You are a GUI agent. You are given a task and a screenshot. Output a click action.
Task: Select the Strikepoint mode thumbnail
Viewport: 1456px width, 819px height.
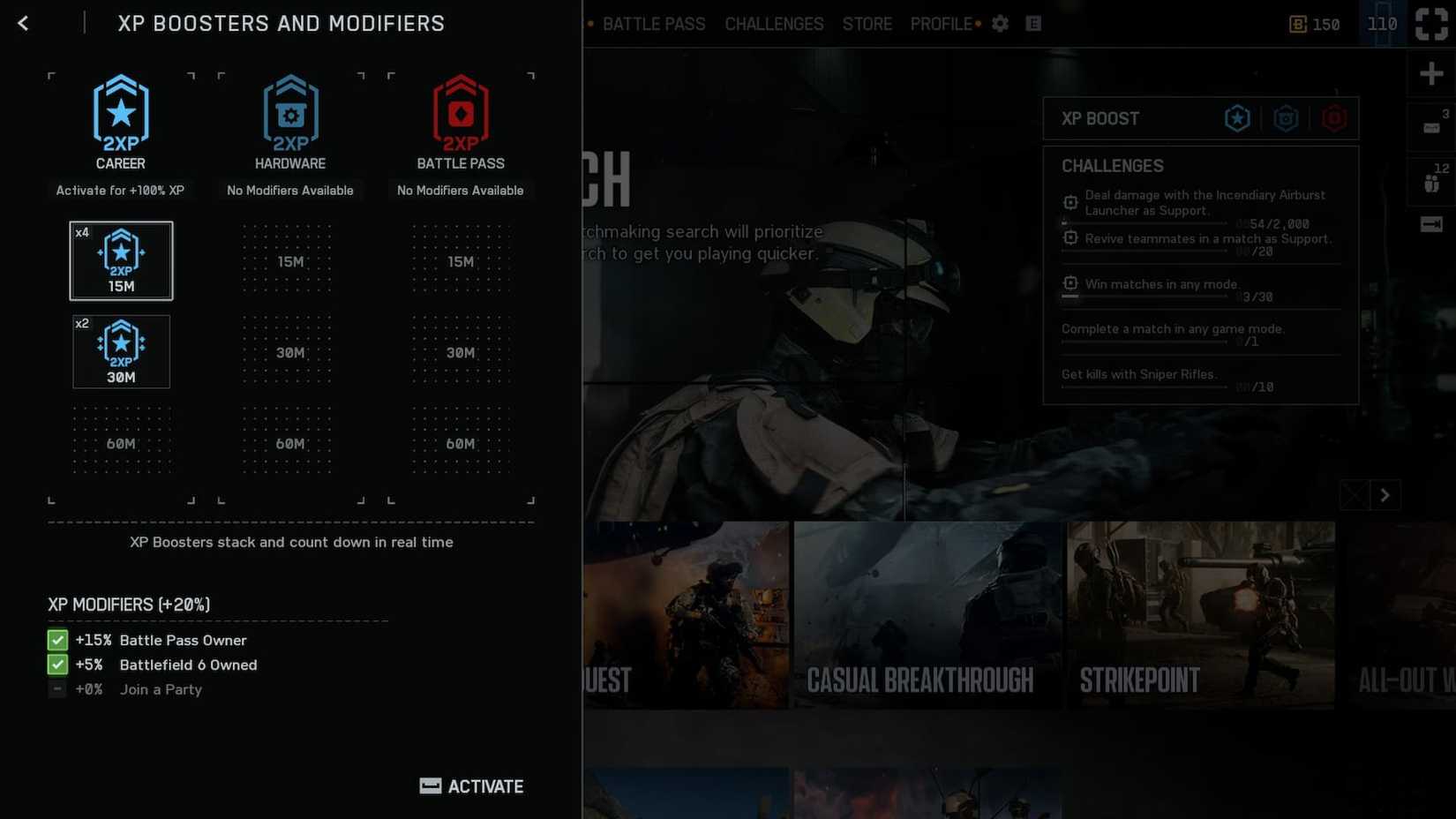click(1202, 615)
